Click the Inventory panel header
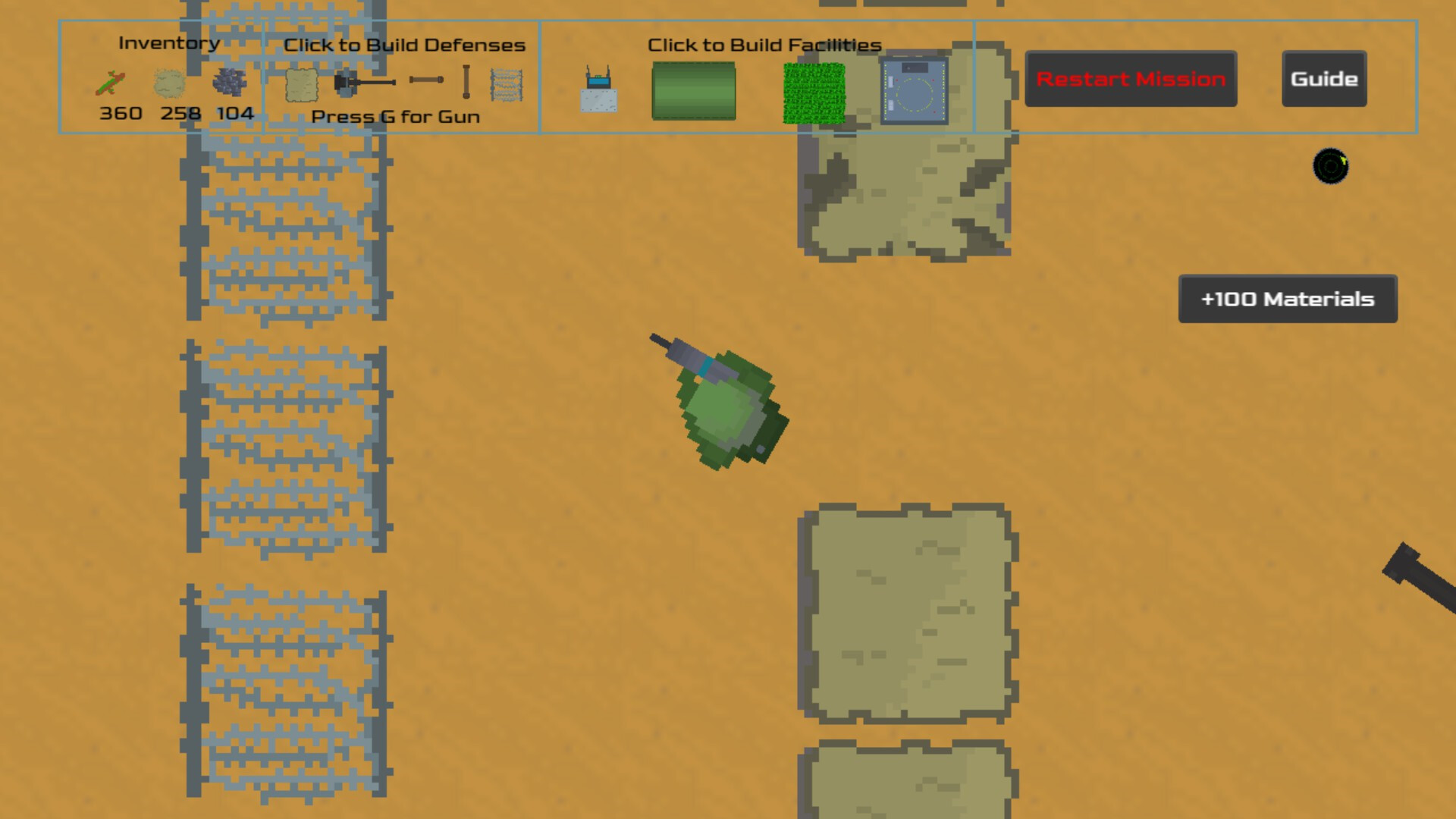Image resolution: width=1456 pixels, height=819 pixels. tap(168, 42)
